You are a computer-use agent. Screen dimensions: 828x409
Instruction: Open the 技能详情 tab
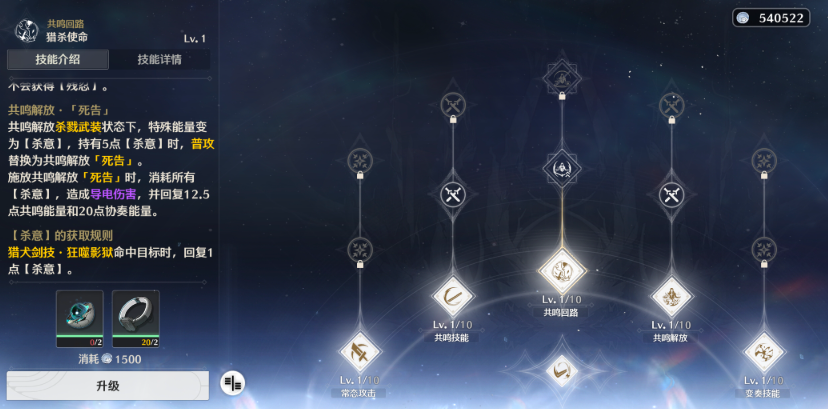(160, 60)
